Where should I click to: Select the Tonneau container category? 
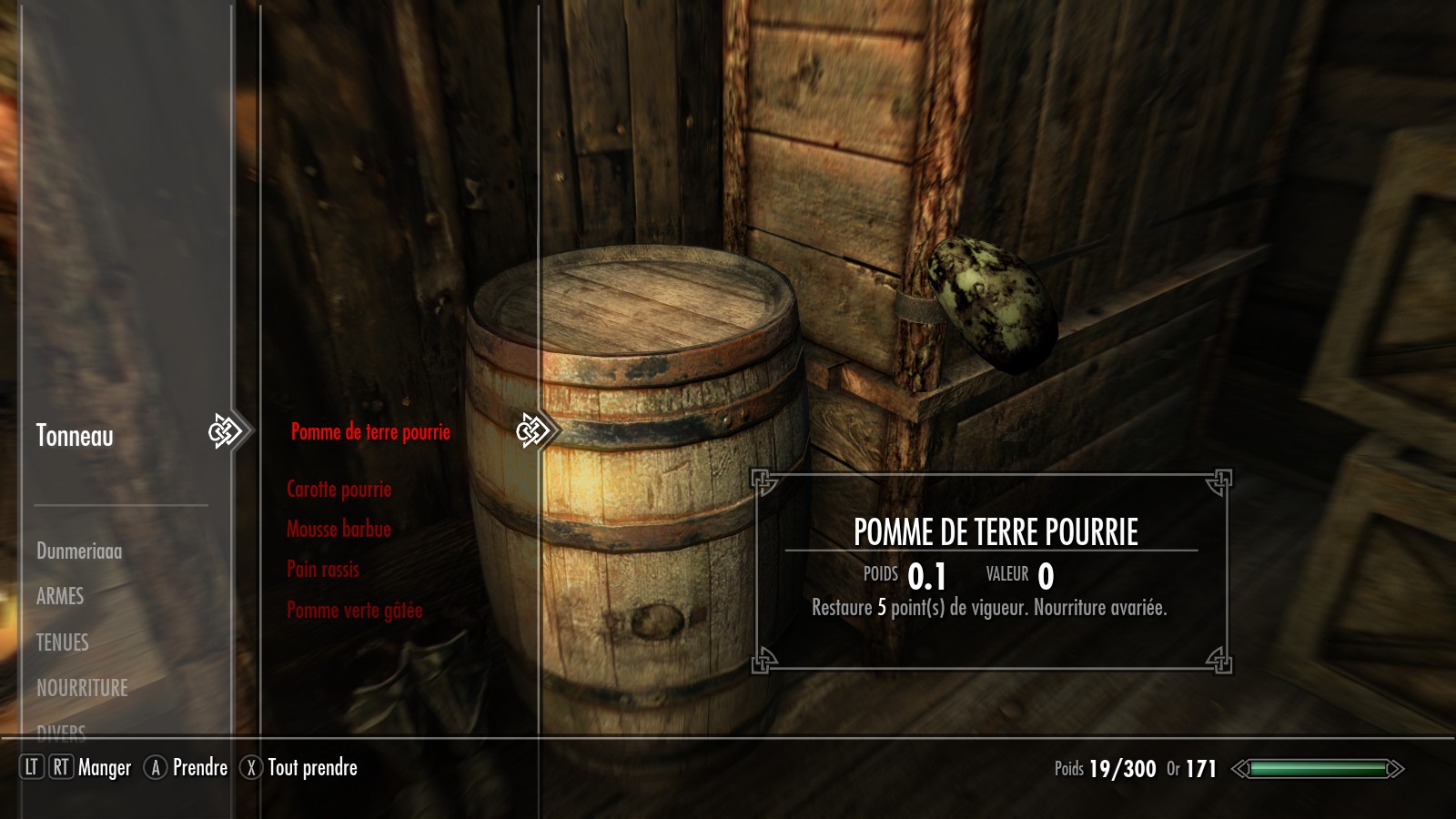(x=75, y=436)
